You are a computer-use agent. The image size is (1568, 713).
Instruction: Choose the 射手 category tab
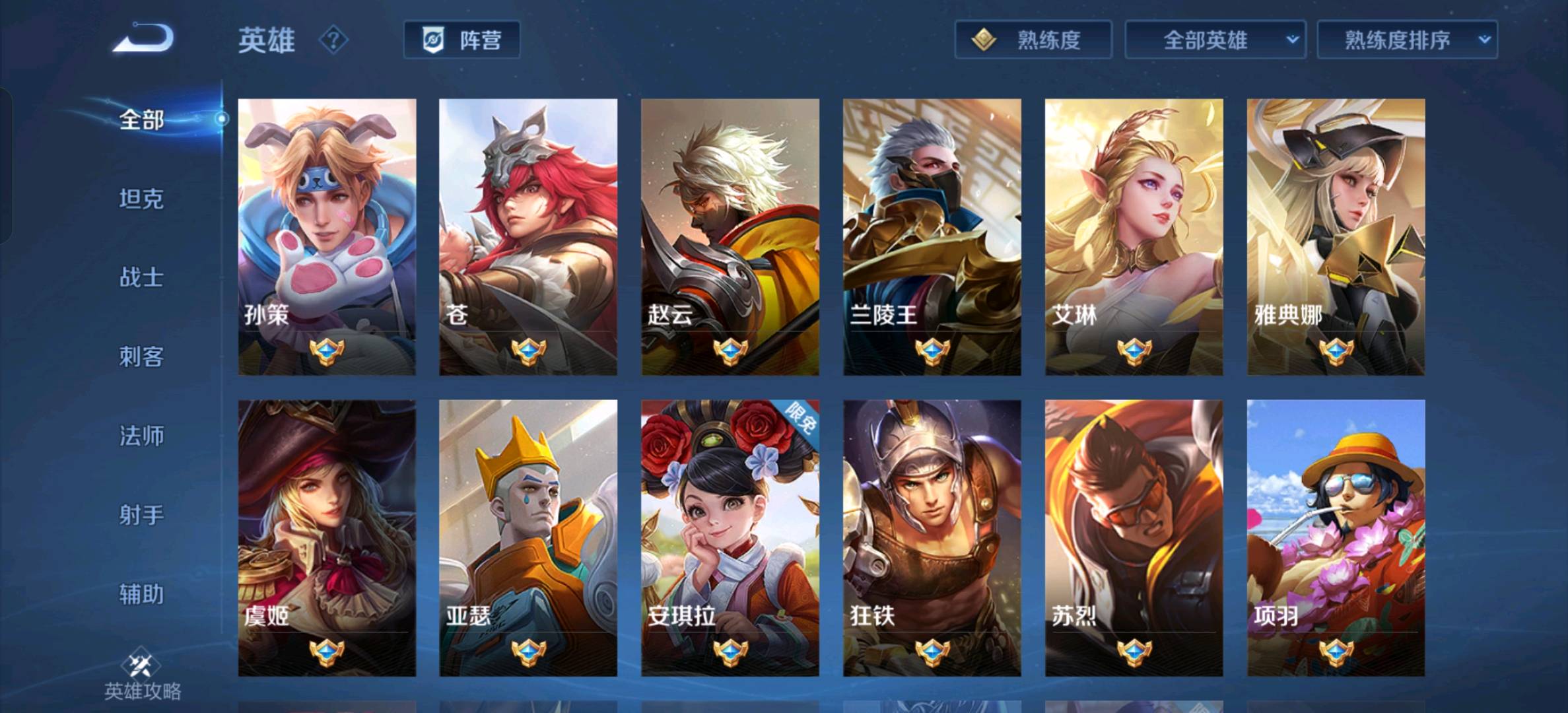141,515
